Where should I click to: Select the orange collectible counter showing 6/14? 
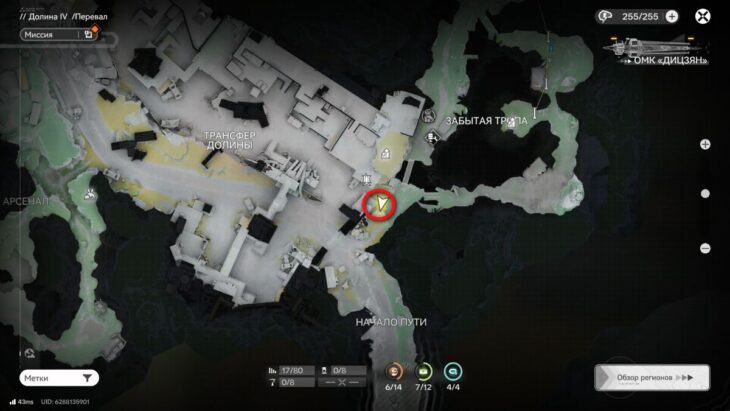393,372
